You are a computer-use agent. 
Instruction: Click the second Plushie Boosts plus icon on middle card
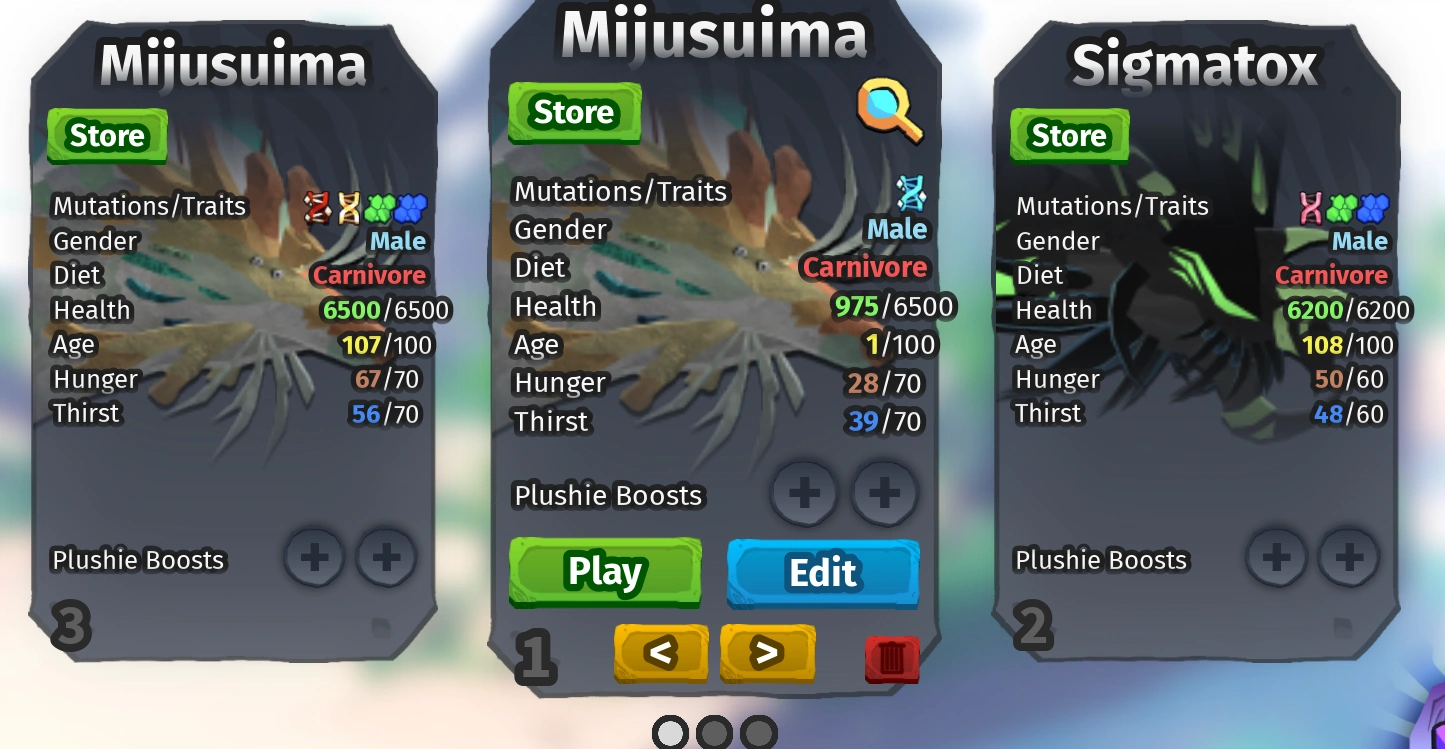click(x=884, y=493)
